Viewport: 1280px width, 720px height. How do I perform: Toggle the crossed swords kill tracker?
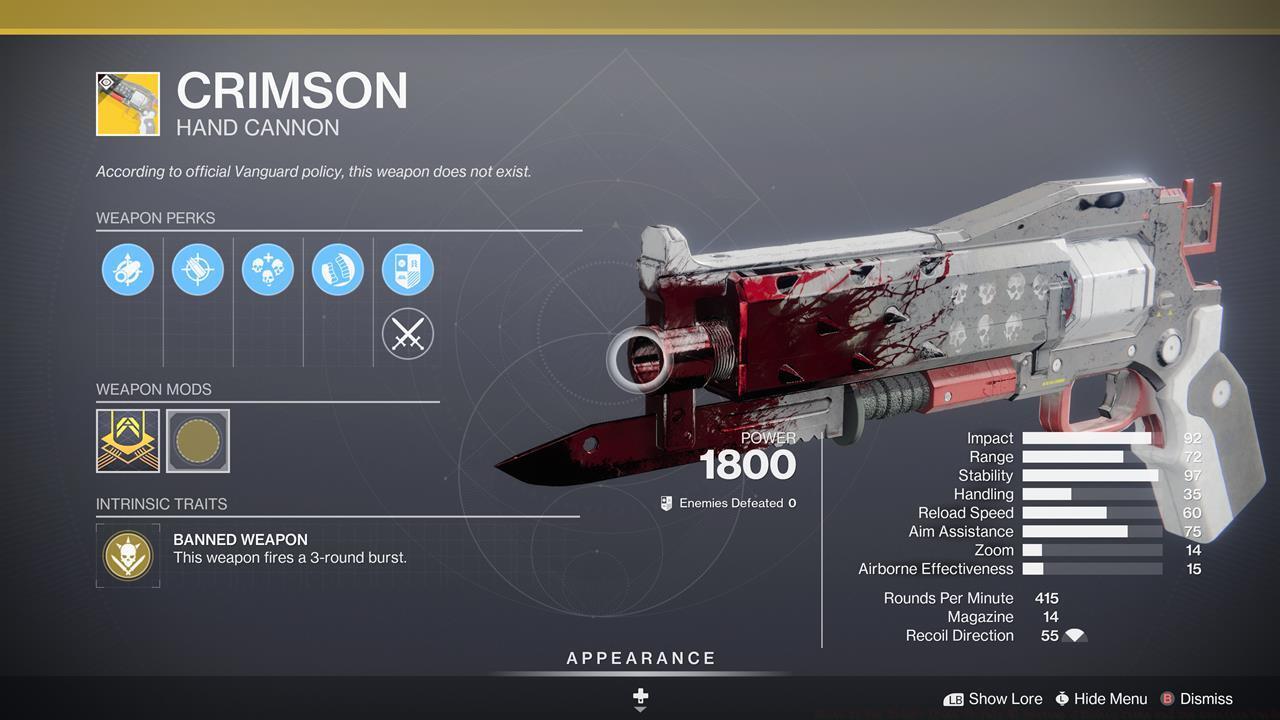pos(407,333)
